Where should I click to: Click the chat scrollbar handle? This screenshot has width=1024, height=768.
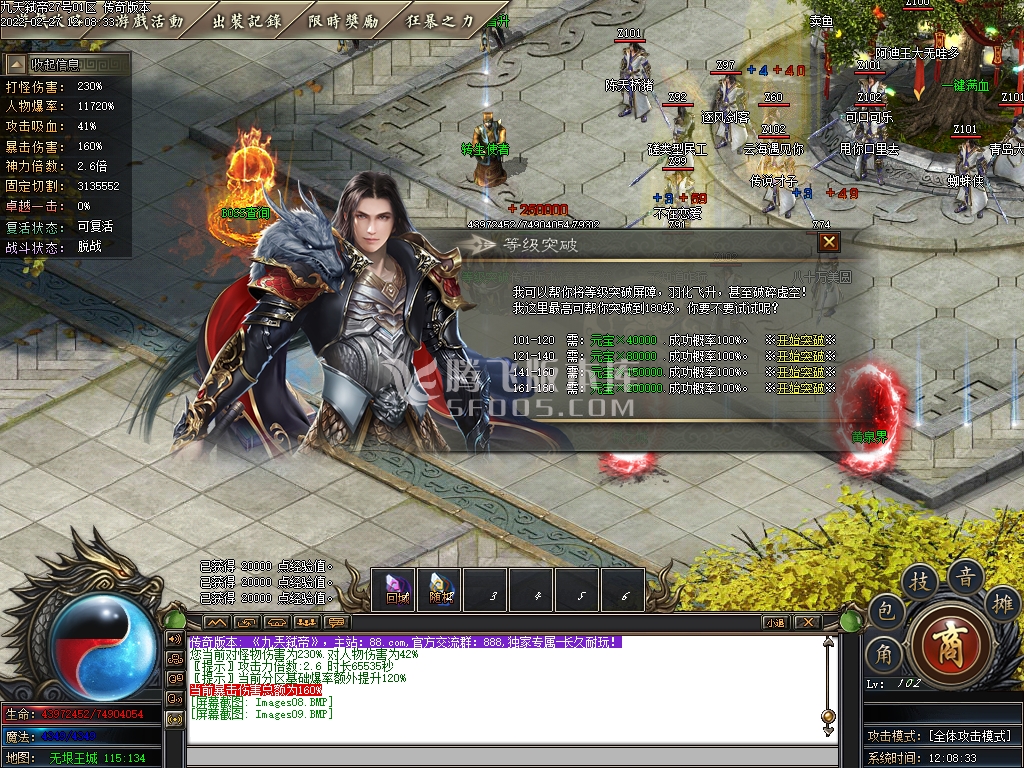tap(828, 715)
